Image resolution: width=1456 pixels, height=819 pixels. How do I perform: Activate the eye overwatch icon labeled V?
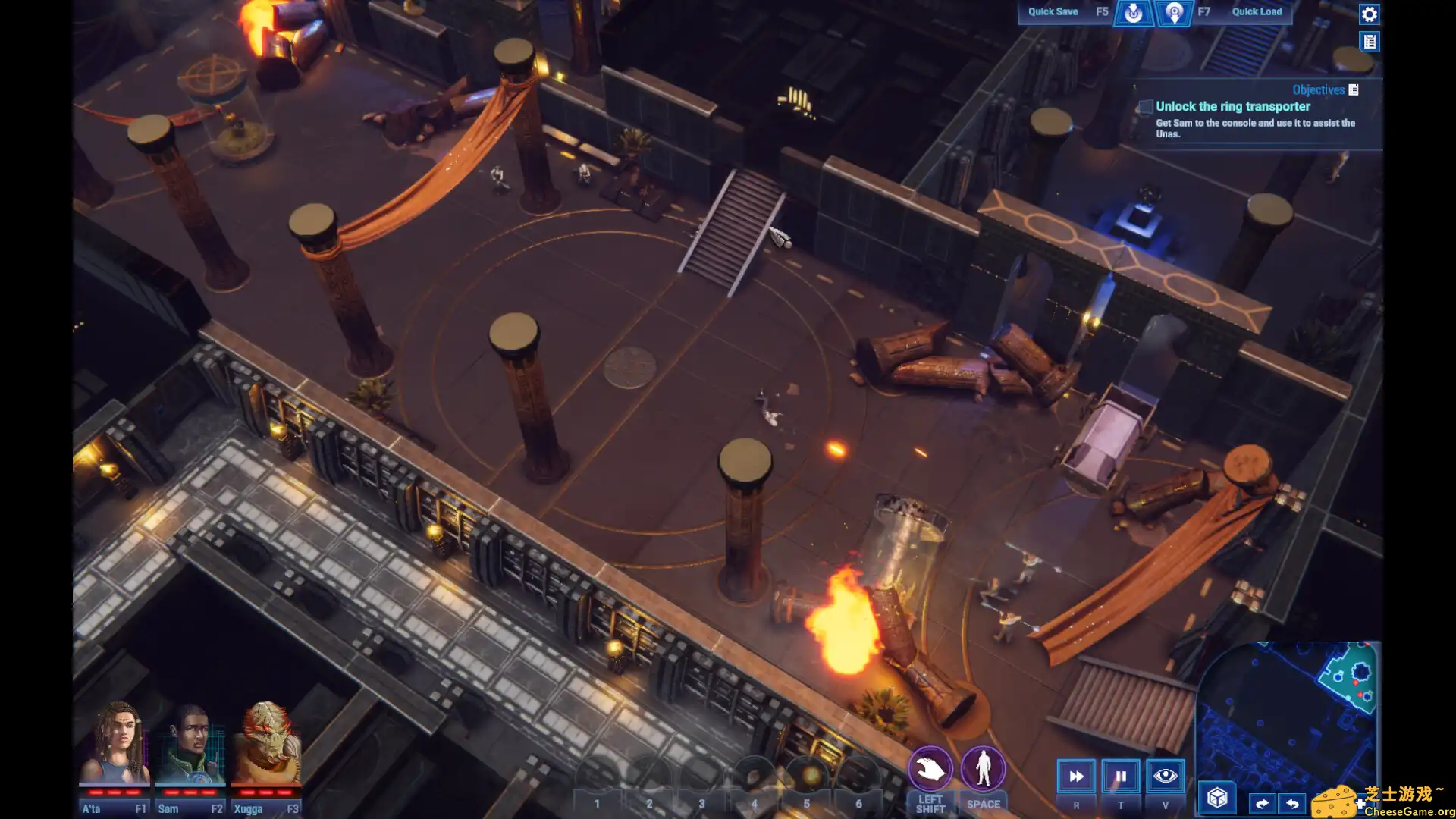point(1166,775)
